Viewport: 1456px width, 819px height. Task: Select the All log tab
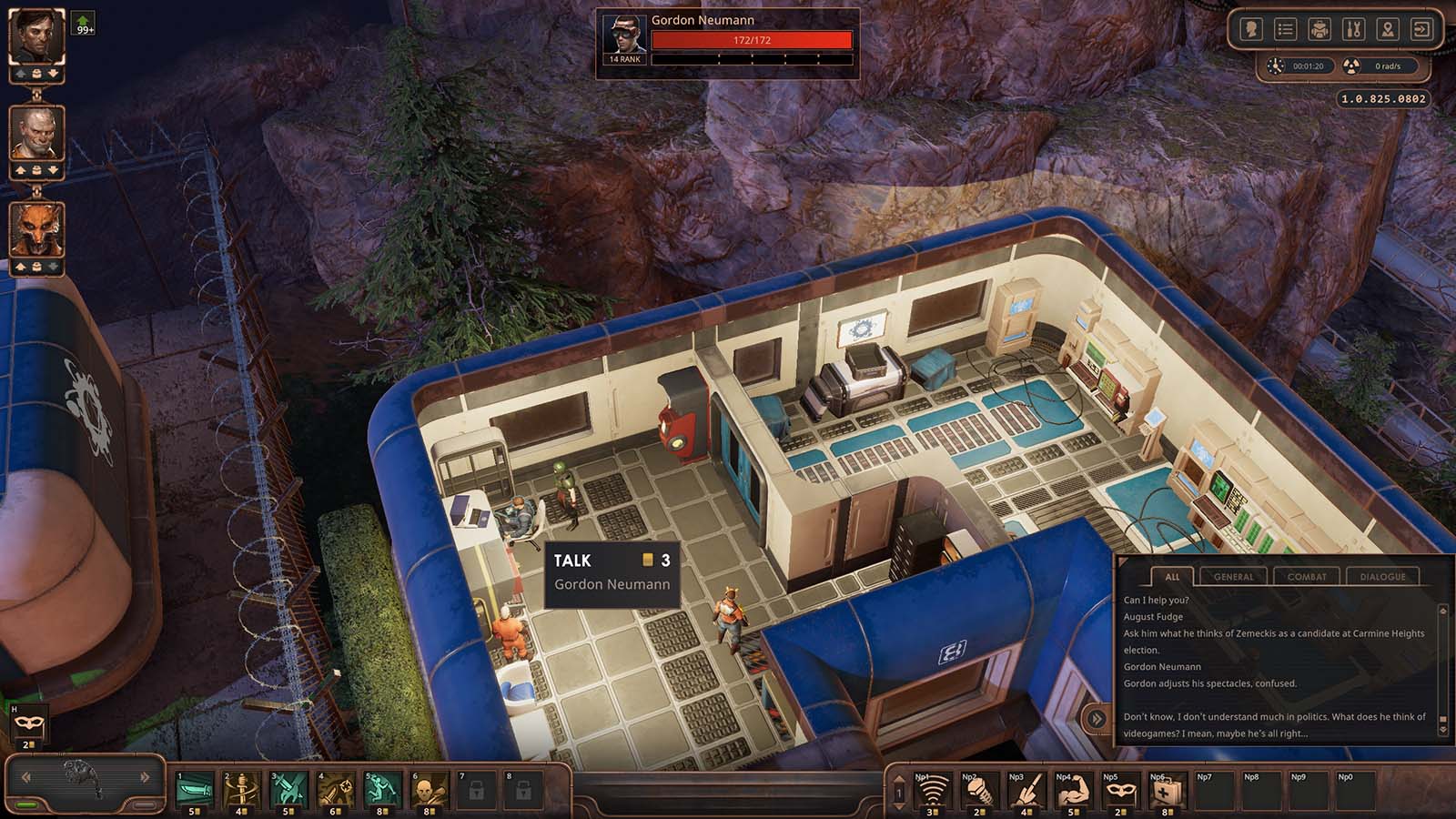(x=1172, y=576)
